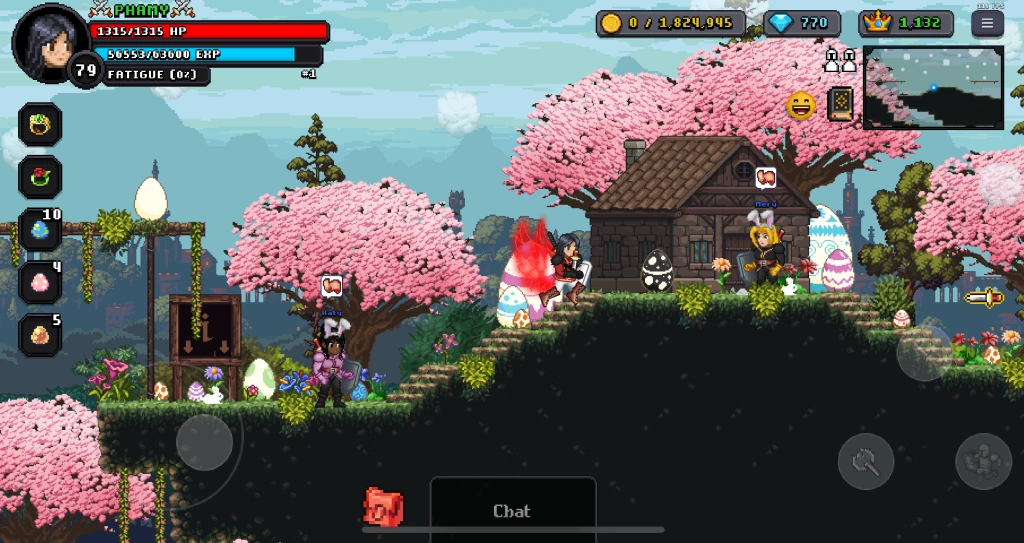Expand the minimap
This screenshot has height=543, width=1024.
pyautogui.click(x=933, y=87)
